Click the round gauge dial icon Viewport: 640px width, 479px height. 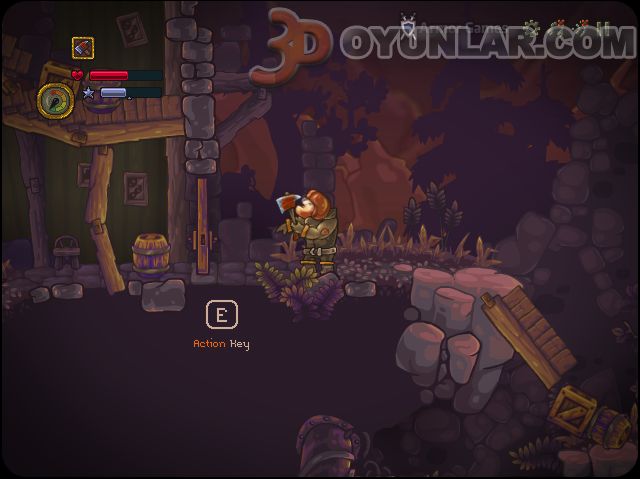pyautogui.click(x=53, y=100)
